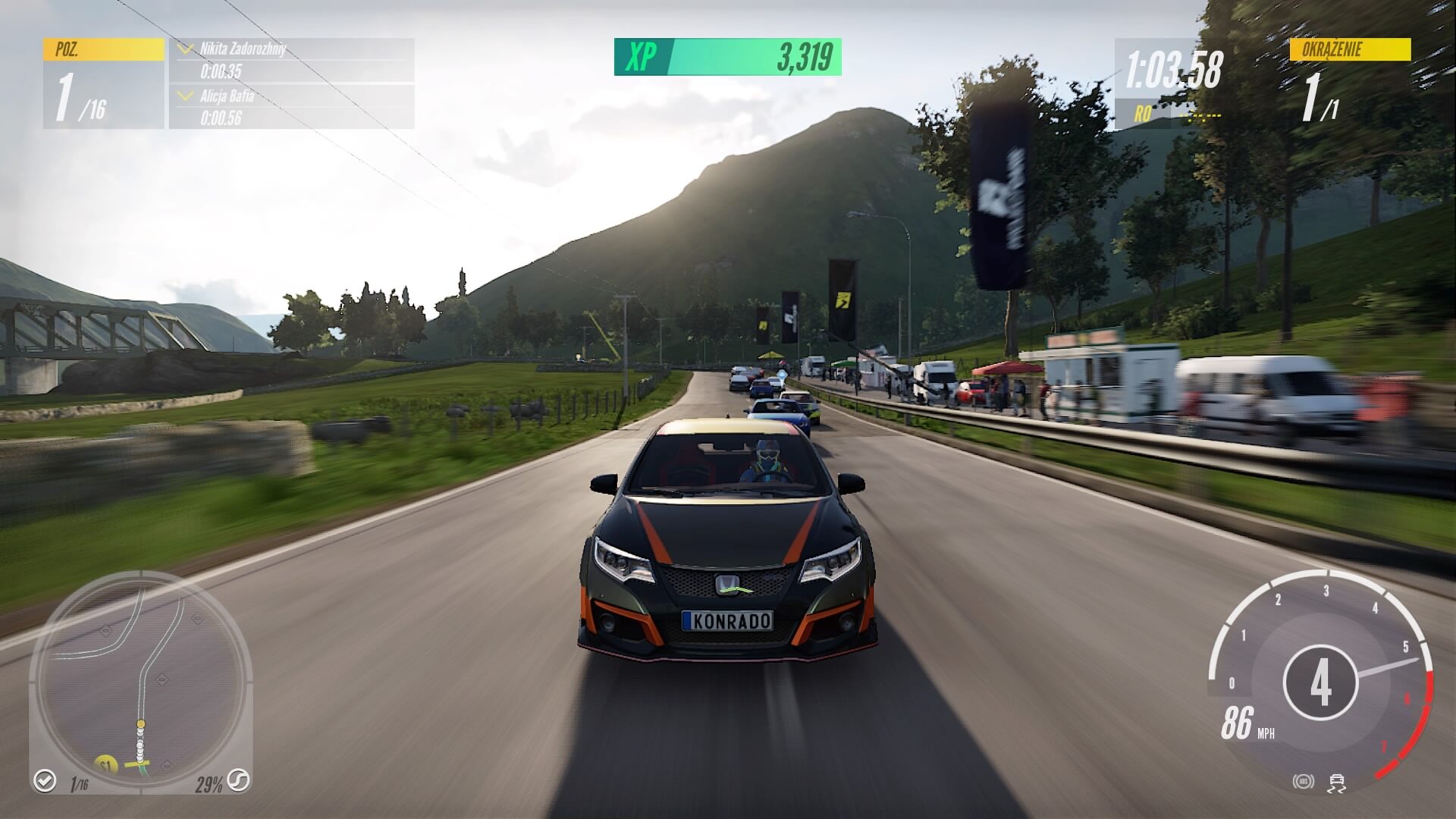Click the circular track minimap

(x=141, y=680)
